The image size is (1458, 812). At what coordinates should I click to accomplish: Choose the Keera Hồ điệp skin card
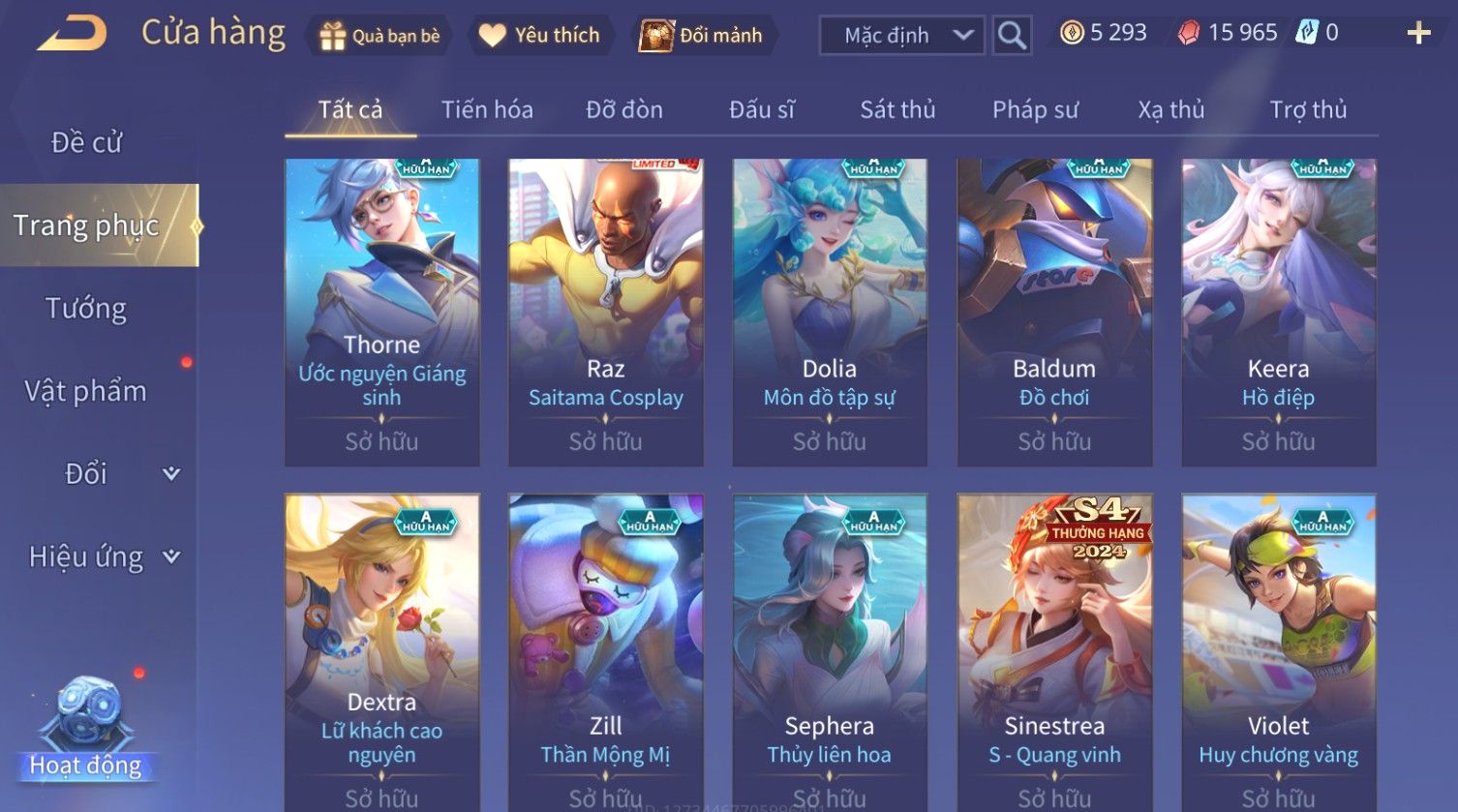coord(1278,312)
